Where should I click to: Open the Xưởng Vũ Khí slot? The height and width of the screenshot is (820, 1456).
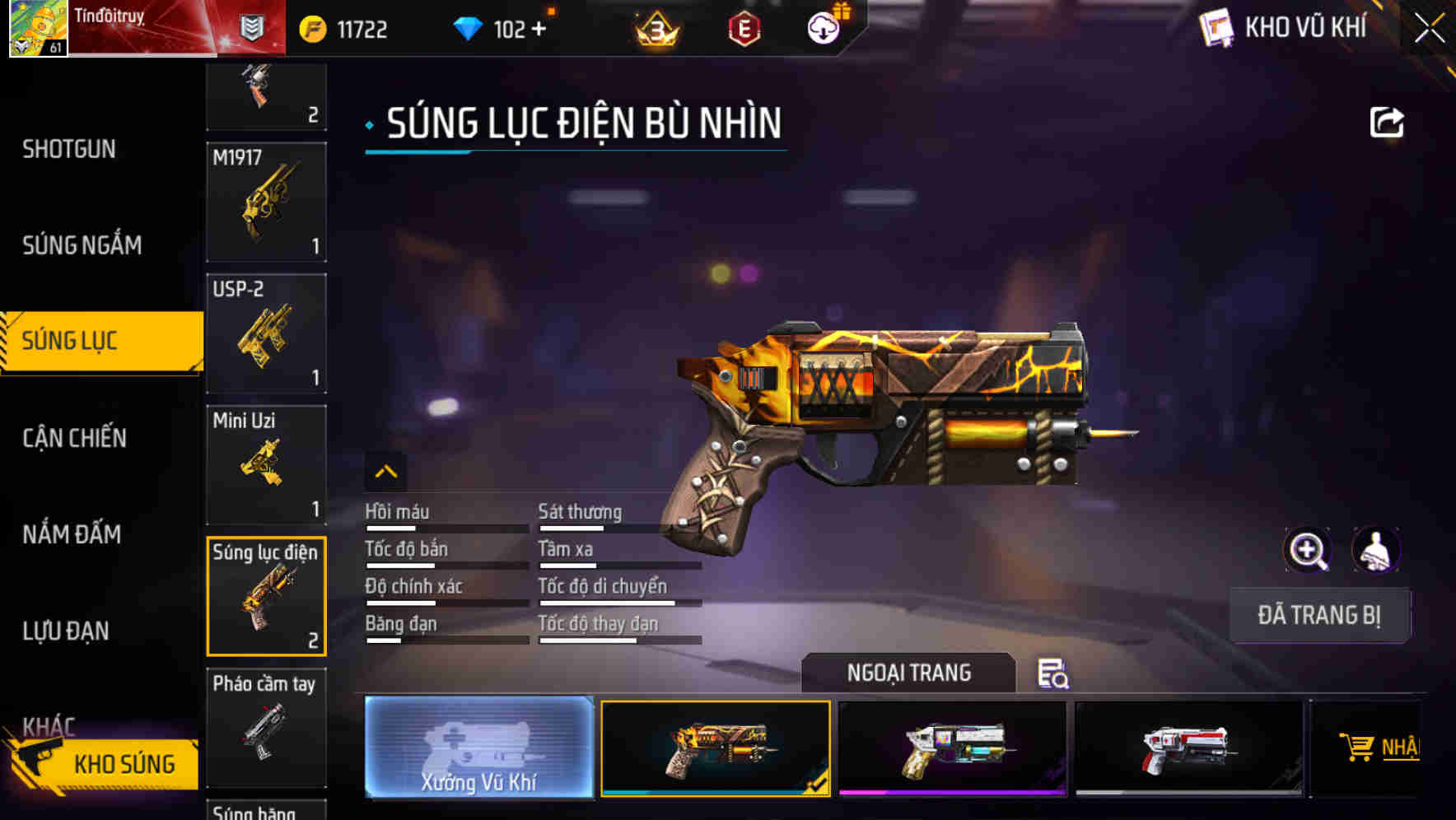coord(478,749)
